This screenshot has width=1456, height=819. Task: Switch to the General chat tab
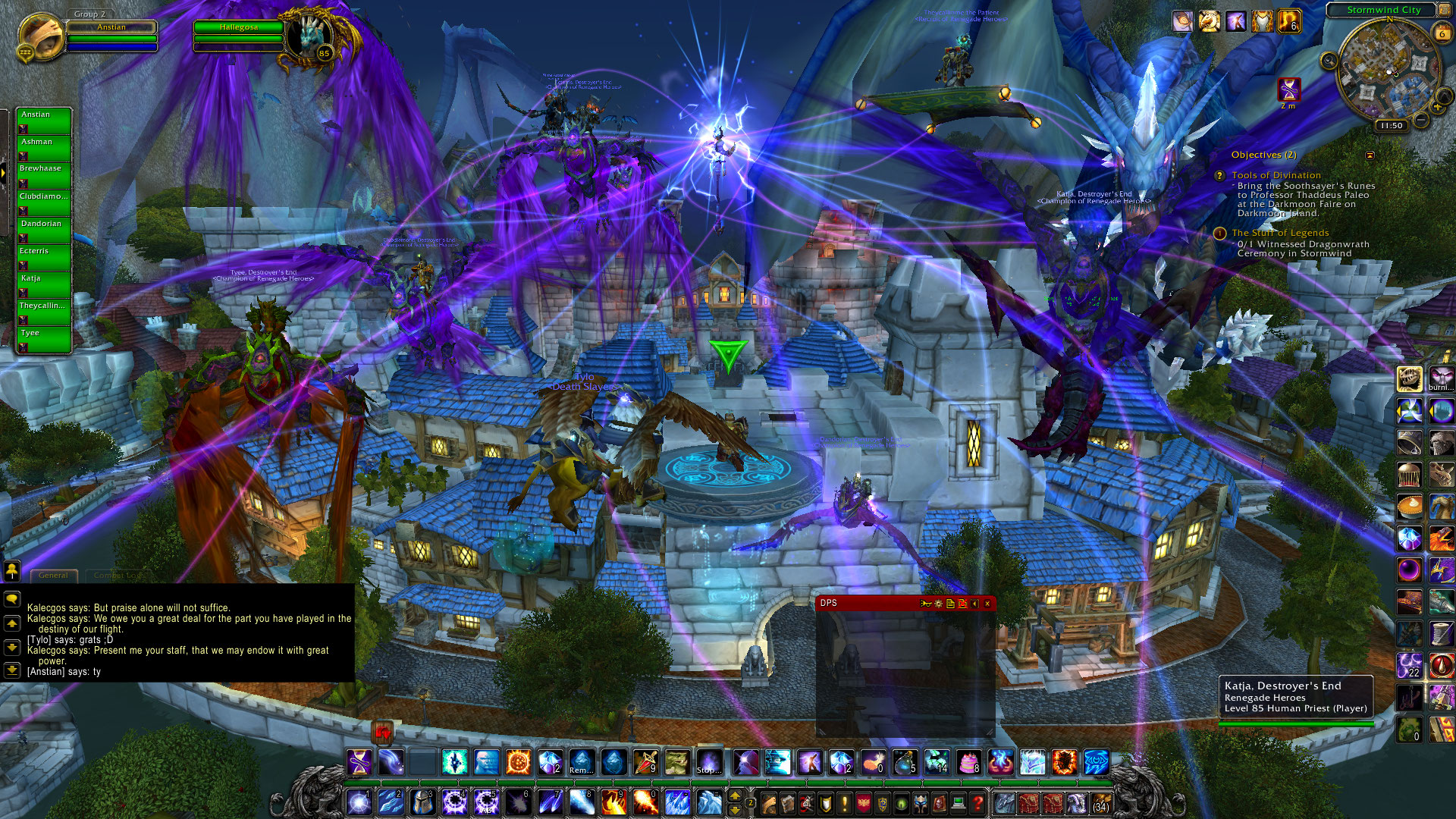point(53,576)
